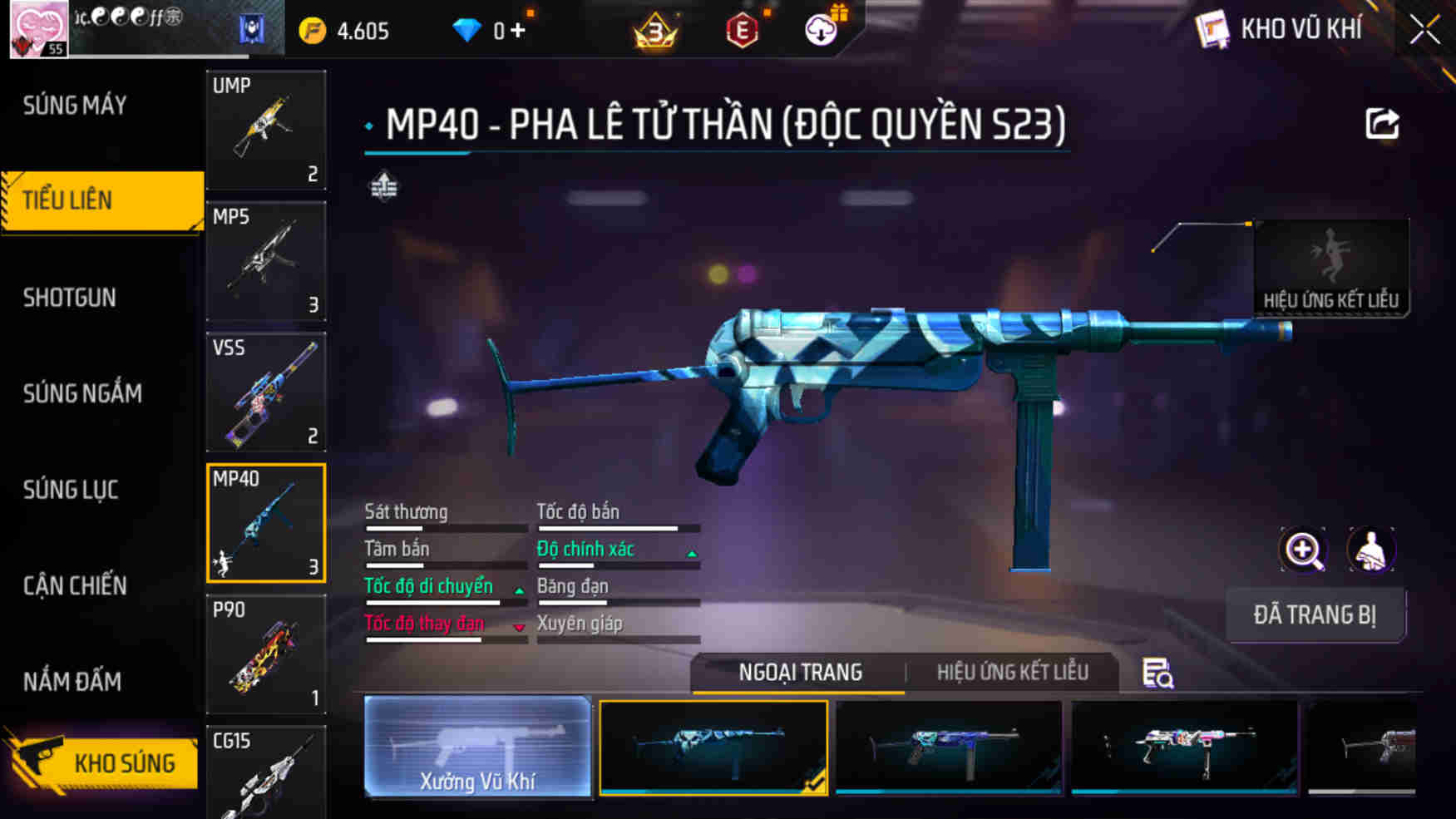Viewport: 1456px width, 819px height.
Task: Open rewards via cloud download icon
Action: 822,30
